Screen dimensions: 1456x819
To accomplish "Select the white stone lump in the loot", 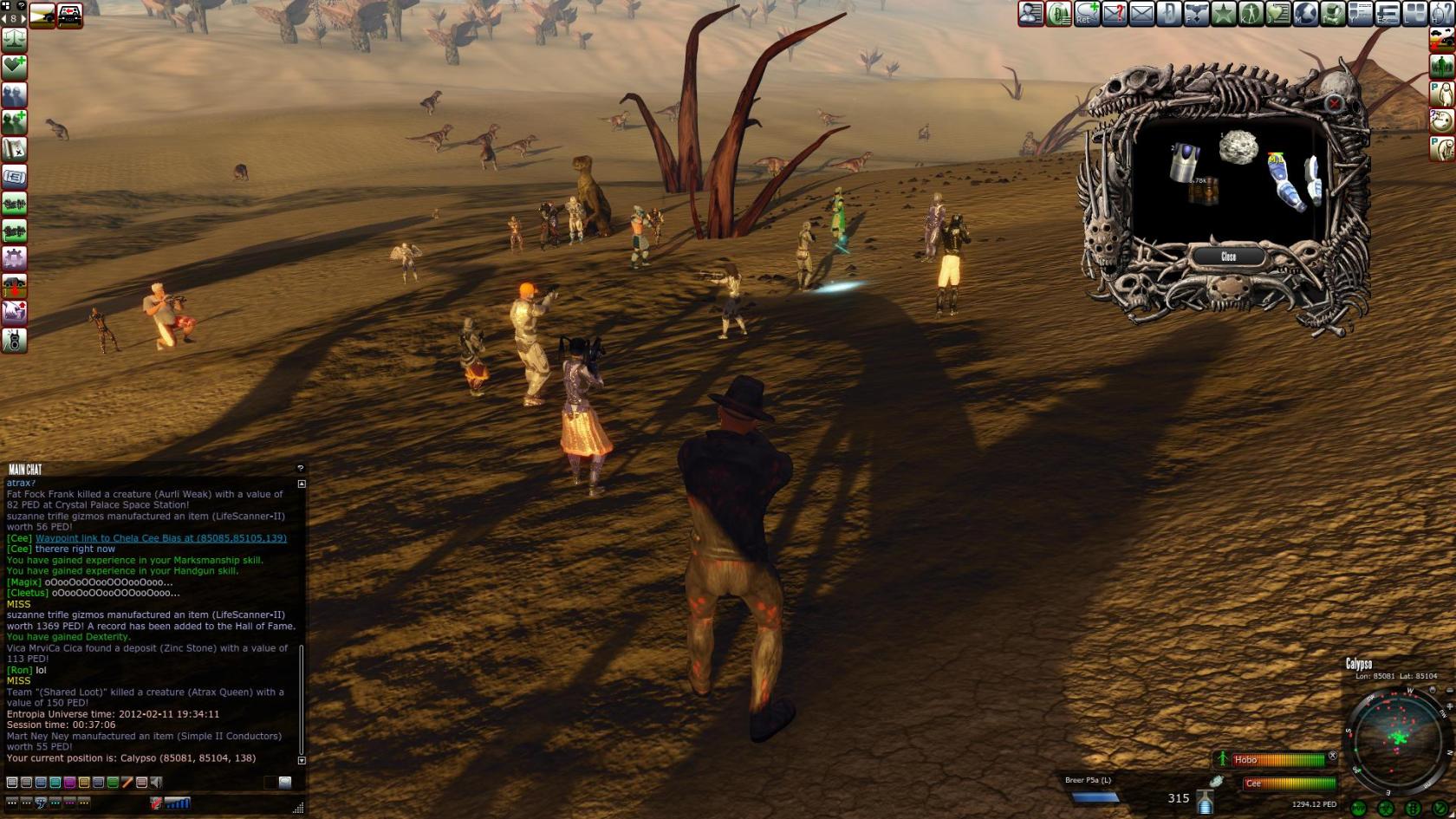I will click(x=1238, y=147).
